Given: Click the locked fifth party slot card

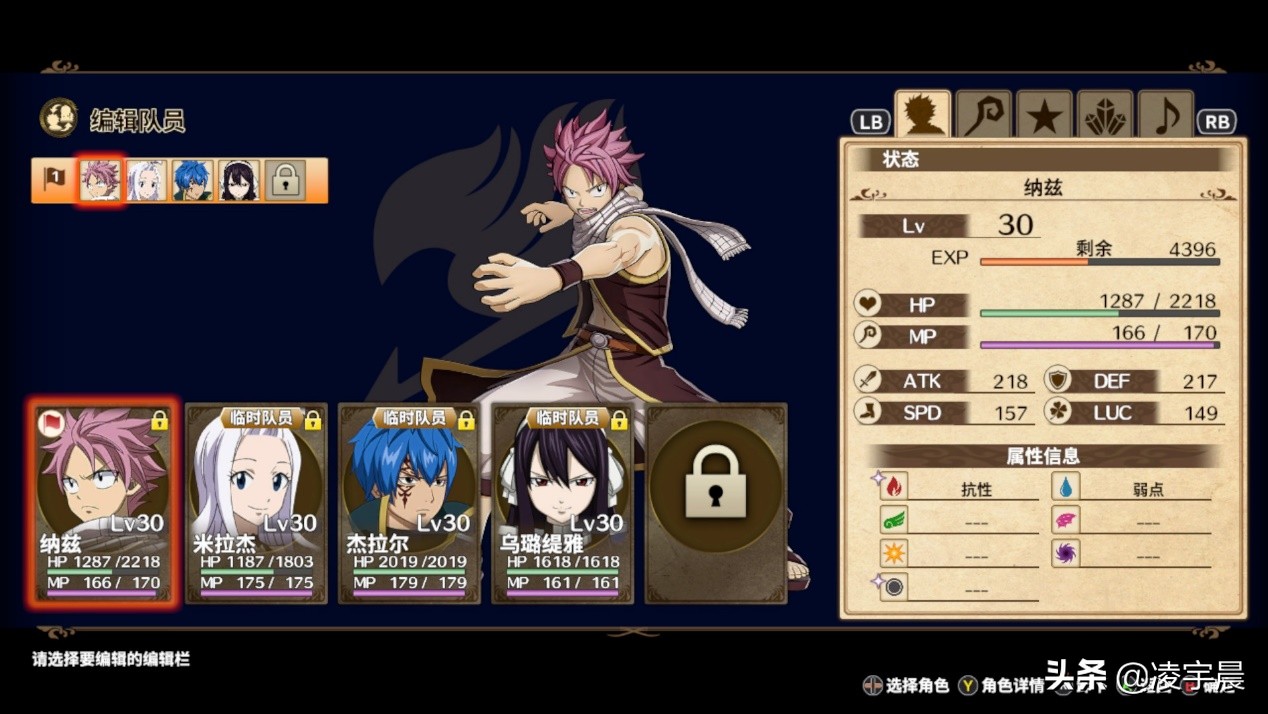Looking at the screenshot, I should tap(716, 504).
